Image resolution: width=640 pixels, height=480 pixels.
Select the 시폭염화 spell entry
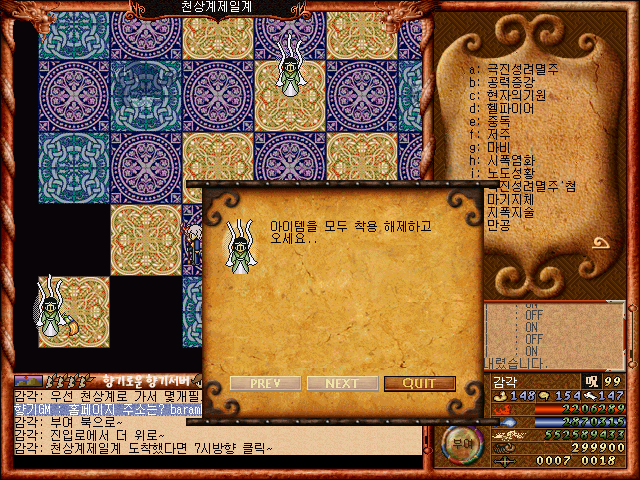(510, 160)
